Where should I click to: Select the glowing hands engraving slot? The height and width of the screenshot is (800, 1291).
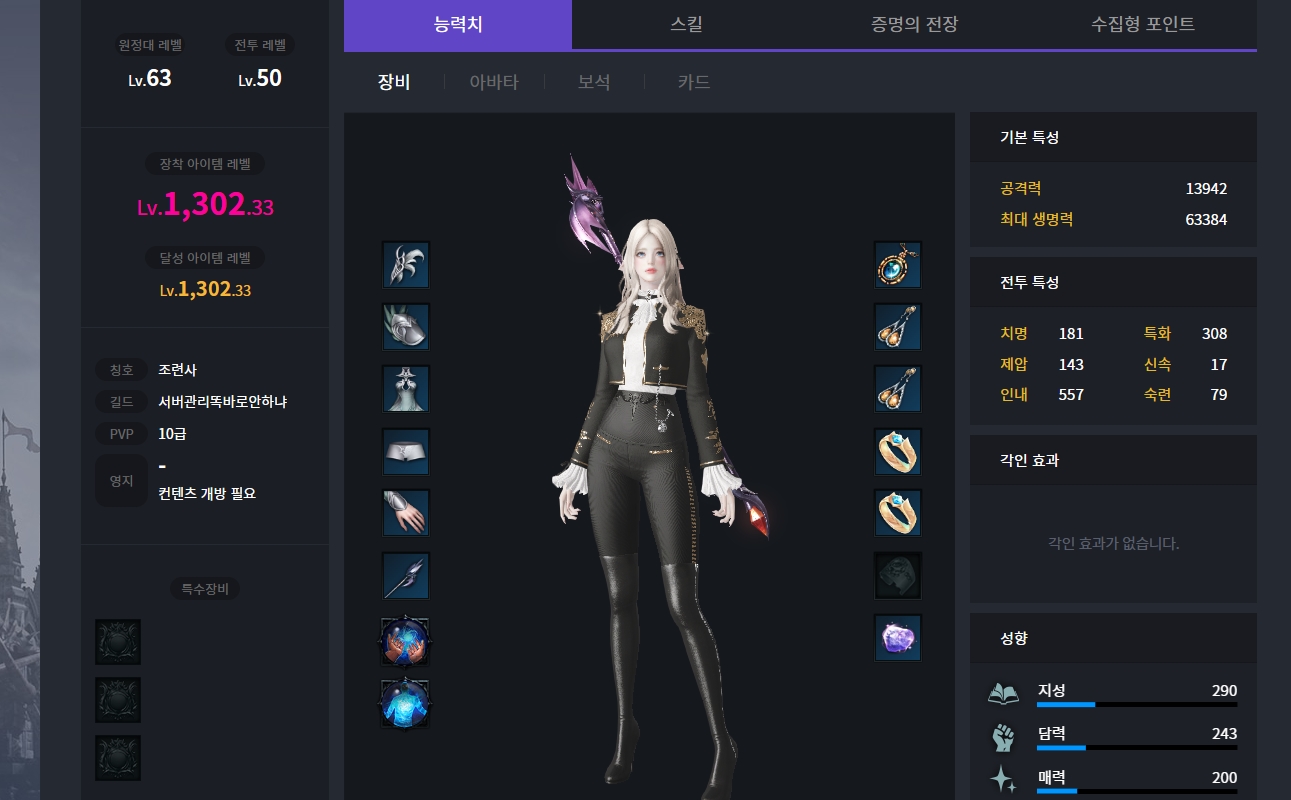[x=406, y=641]
